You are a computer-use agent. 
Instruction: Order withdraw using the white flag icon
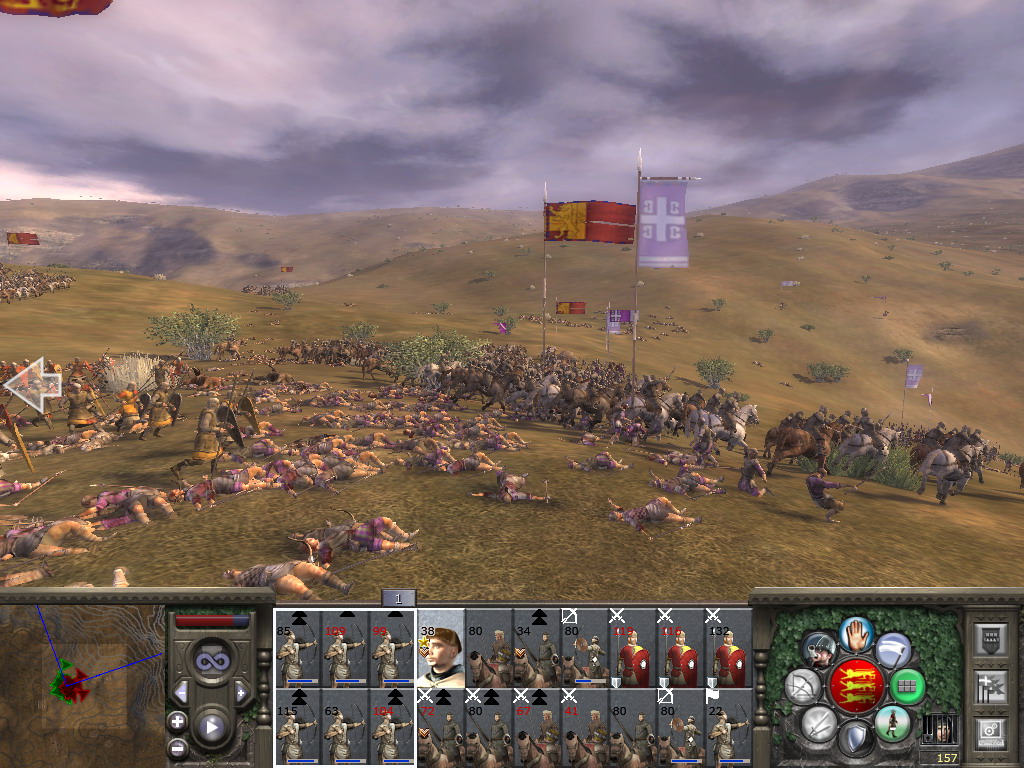(x=892, y=650)
